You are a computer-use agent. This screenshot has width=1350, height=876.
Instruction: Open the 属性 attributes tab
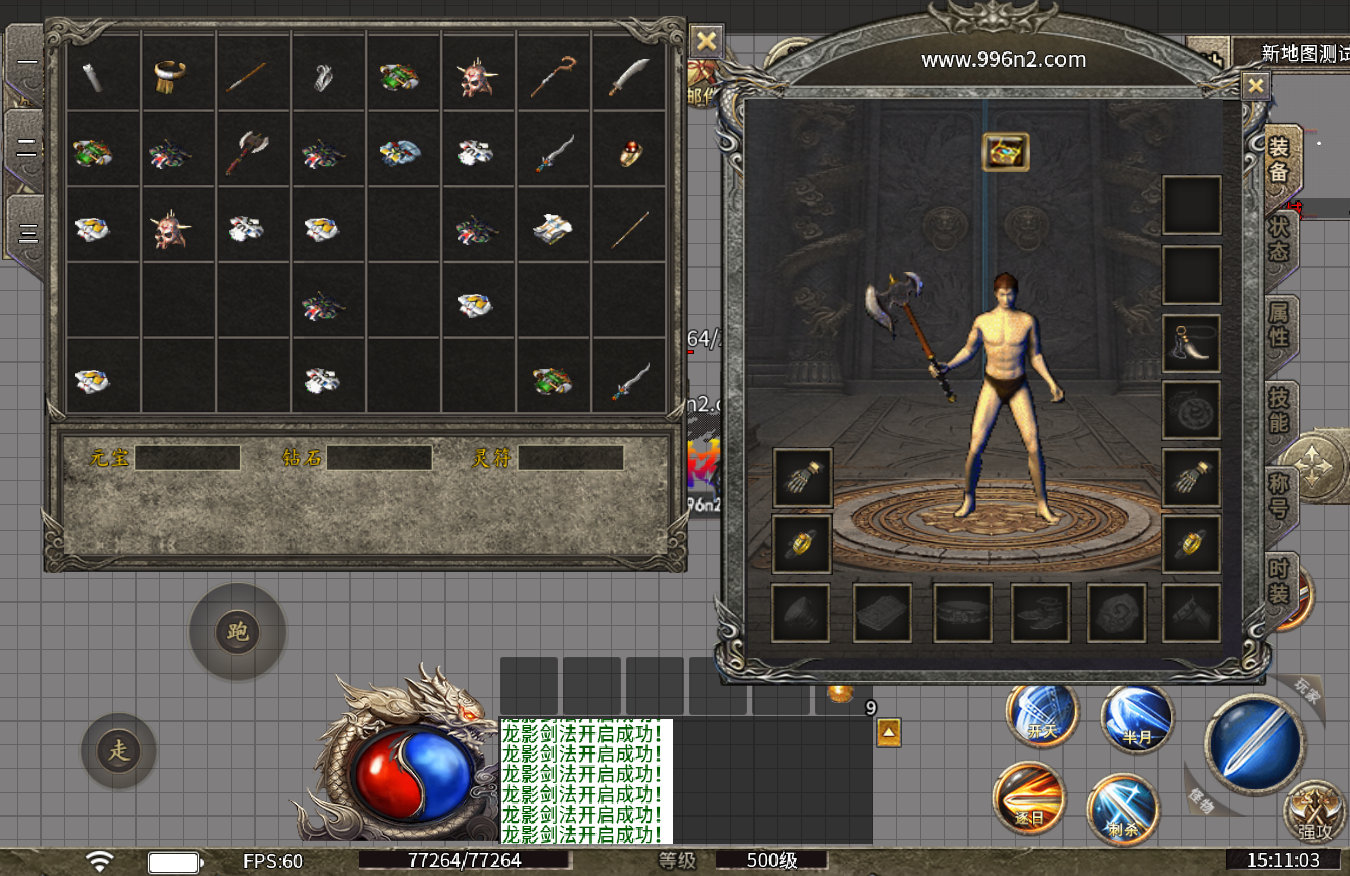pos(1279,324)
